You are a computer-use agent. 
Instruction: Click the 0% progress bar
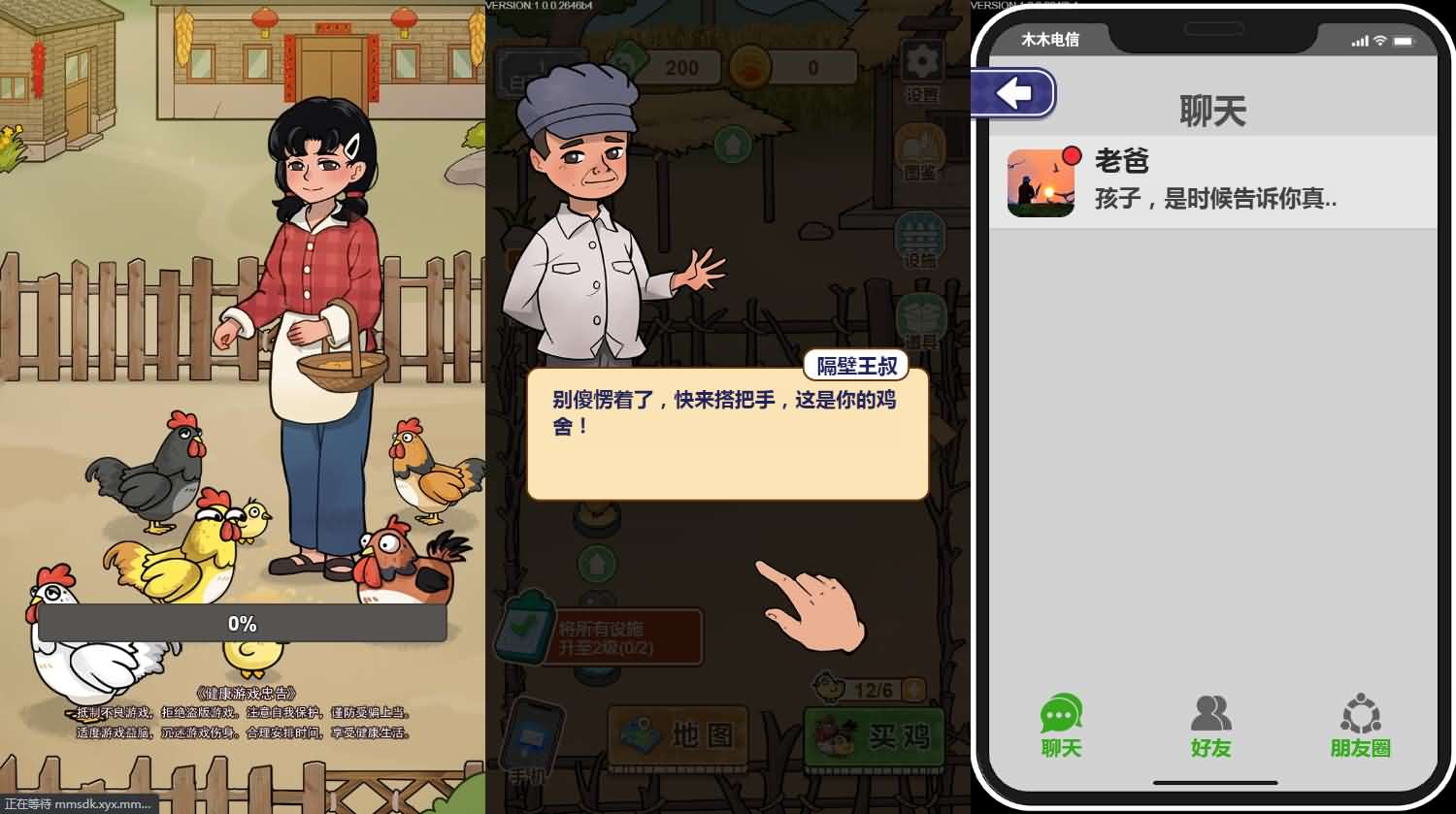point(241,624)
